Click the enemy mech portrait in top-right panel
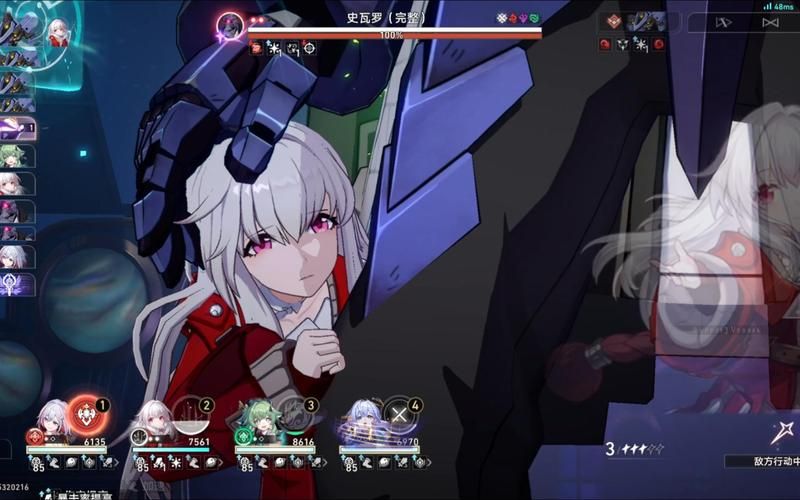 tap(646, 22)
